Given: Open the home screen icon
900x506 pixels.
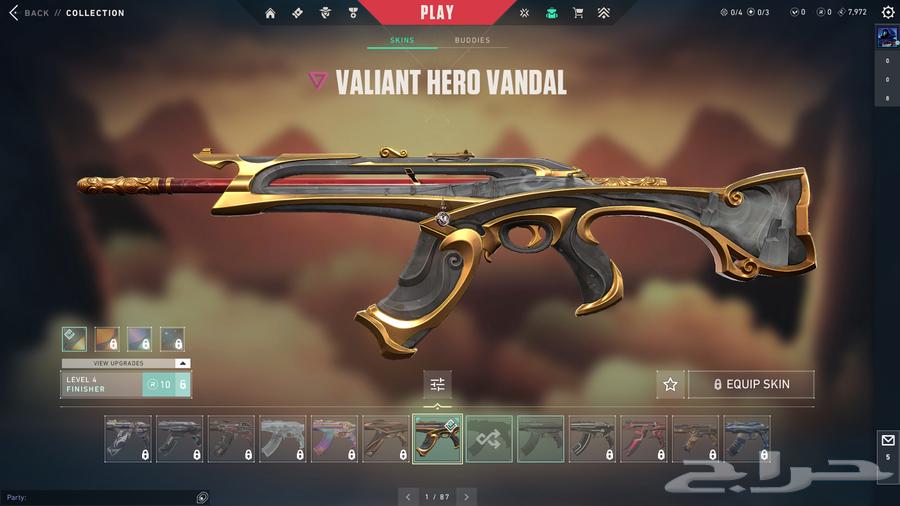Looking at the screenshot, I should 270,13.
